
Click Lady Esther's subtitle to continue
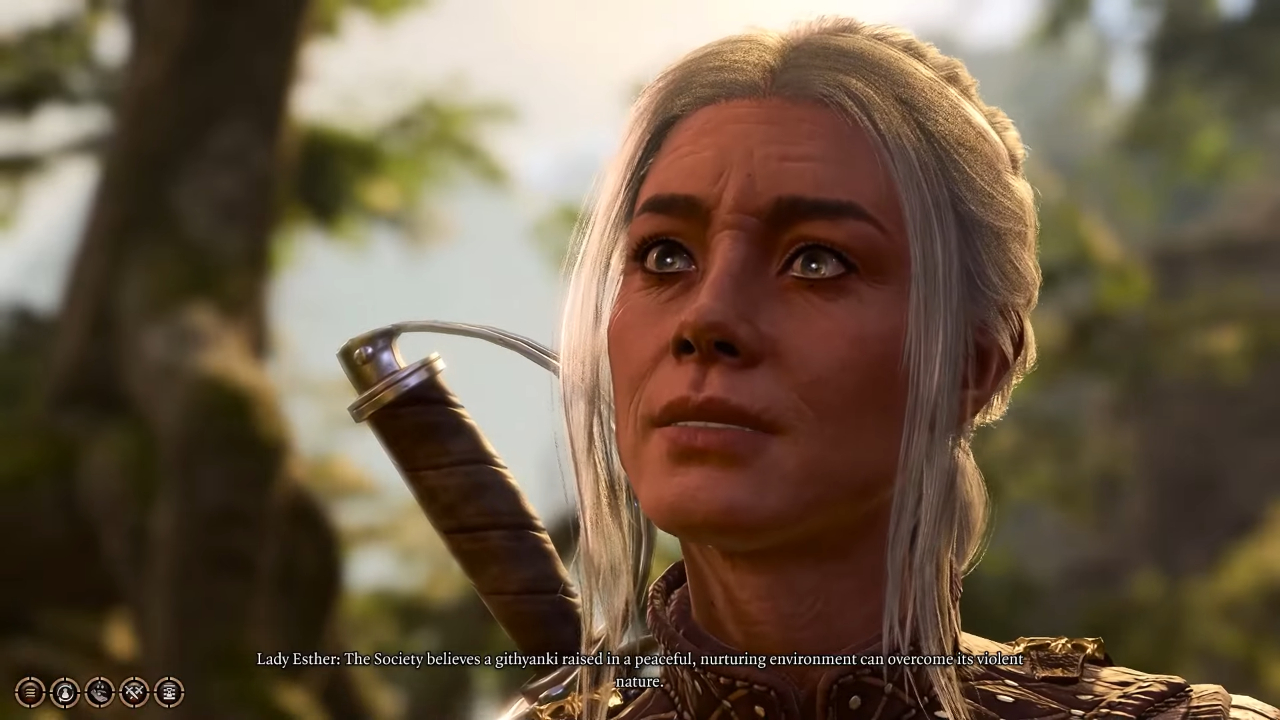[640, 670]
